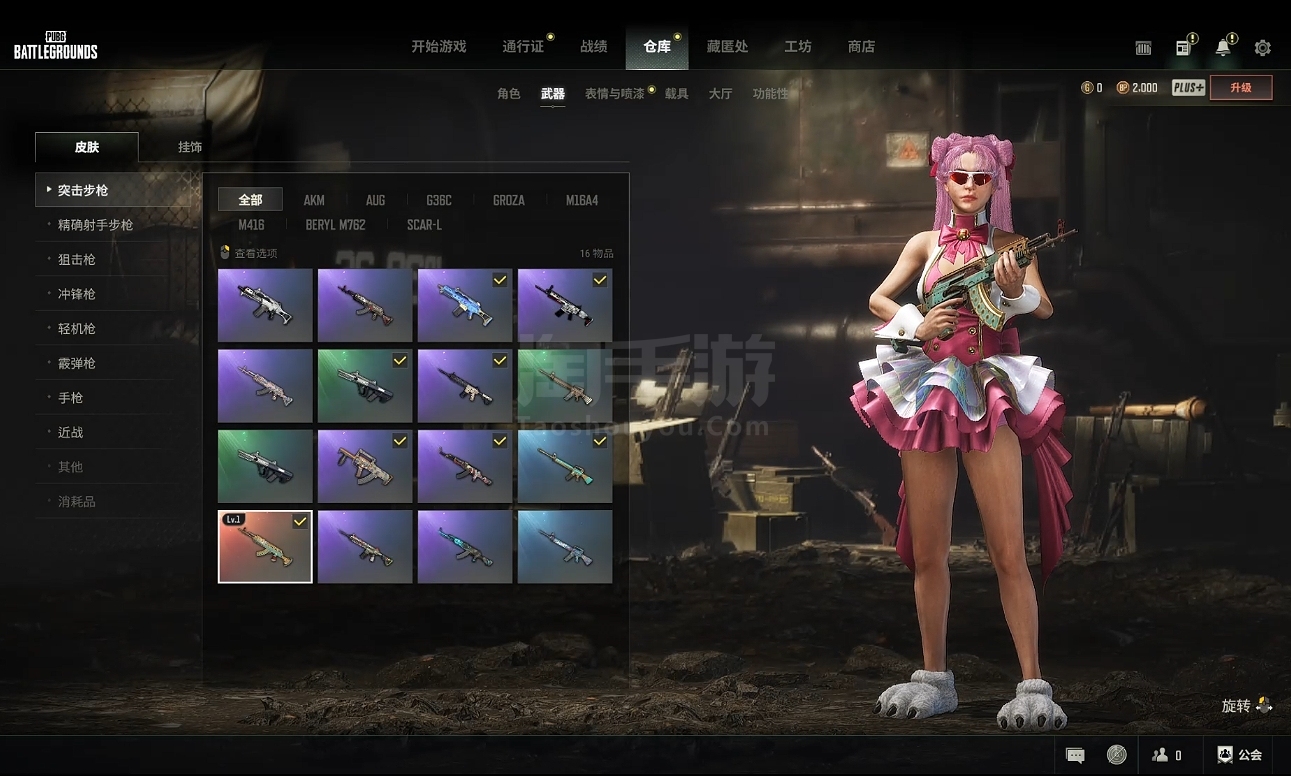The image size is (1291, 776).
Task: Filter skins by AKM
Action: click(314, 200)
